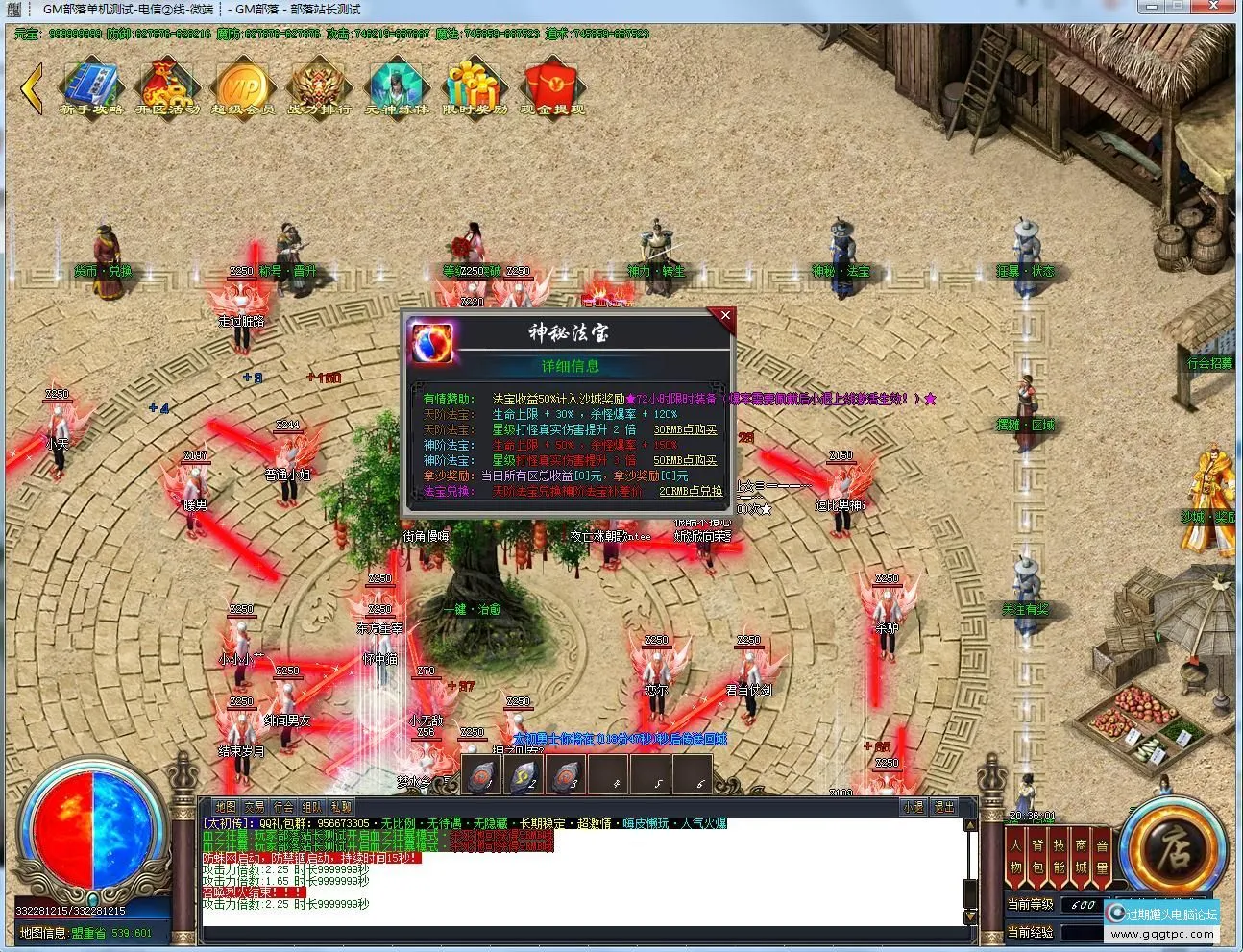Open the 背包 bag panel
The height and width of the screenshot is (952, 1243).
tap(1037, 856)
